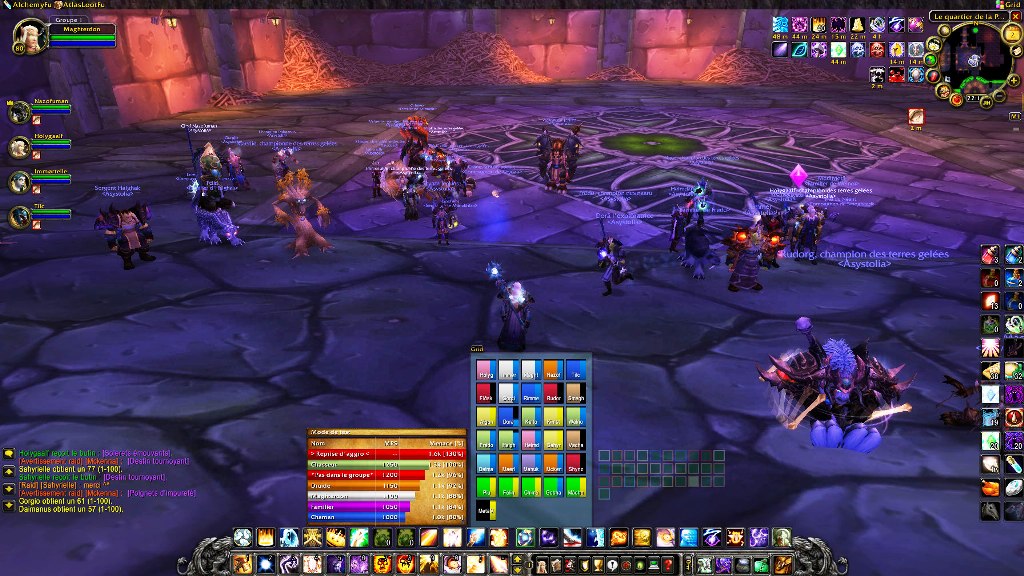Target party member Nazofuman
Screen dimensions: 1024x576
(19, 112)
